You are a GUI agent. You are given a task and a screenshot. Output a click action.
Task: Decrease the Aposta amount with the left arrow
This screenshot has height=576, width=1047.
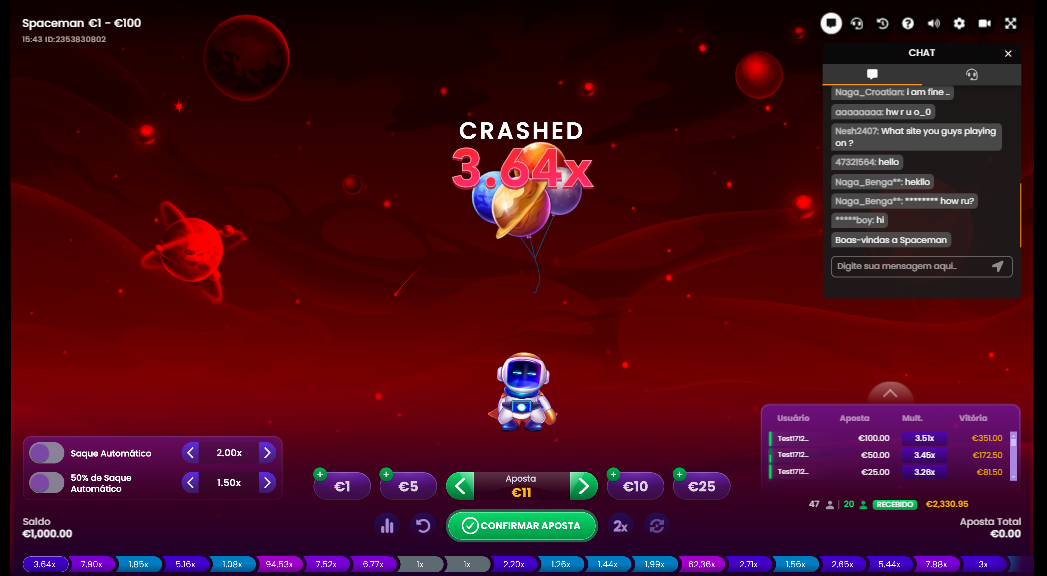coord(459,486)
